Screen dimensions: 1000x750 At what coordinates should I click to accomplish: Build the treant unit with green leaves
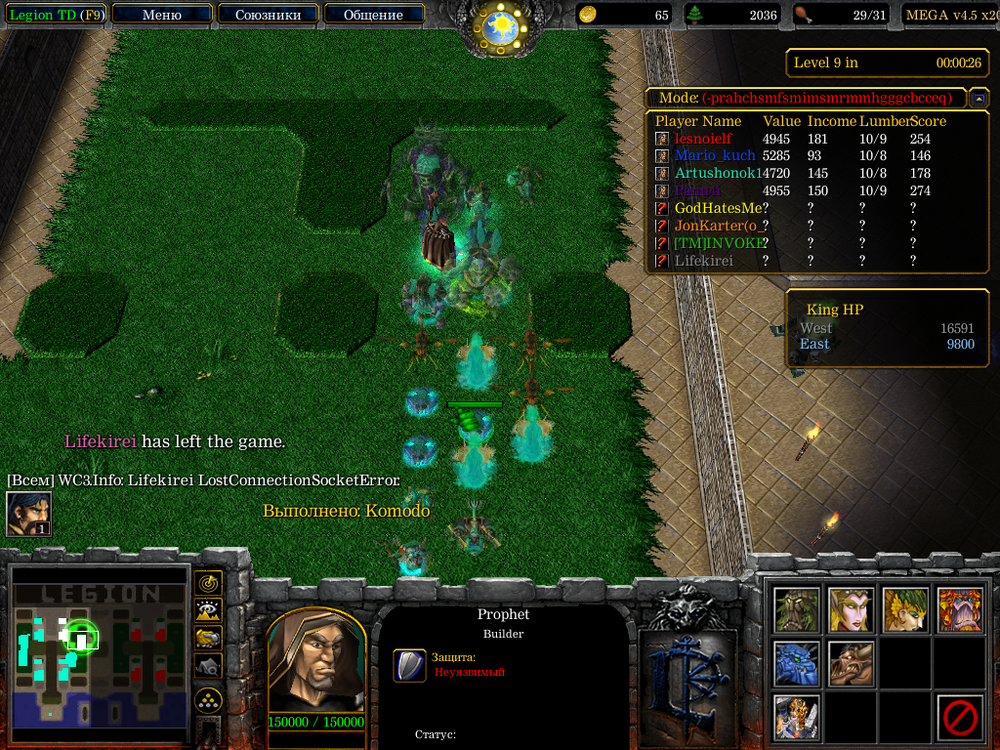click(x=797, y=610)
